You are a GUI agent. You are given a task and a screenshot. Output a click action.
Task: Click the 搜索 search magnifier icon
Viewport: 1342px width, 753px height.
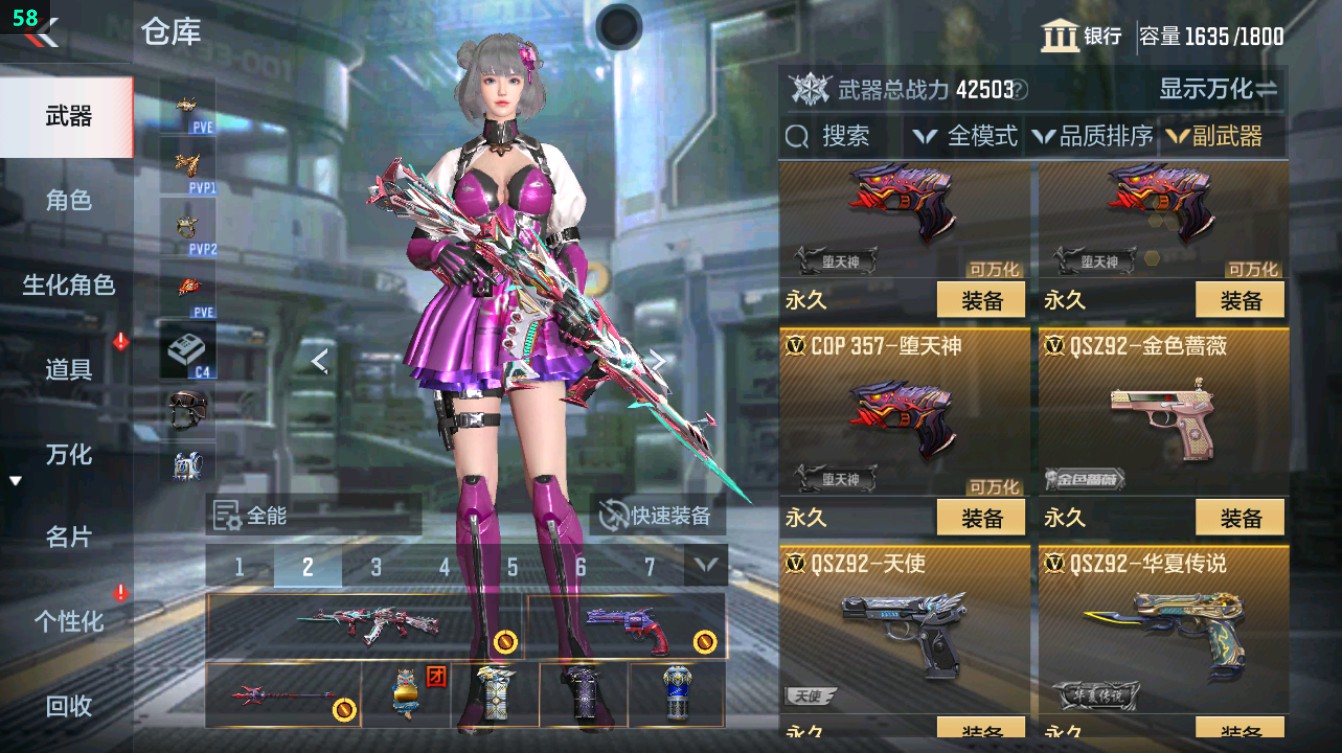797,134
